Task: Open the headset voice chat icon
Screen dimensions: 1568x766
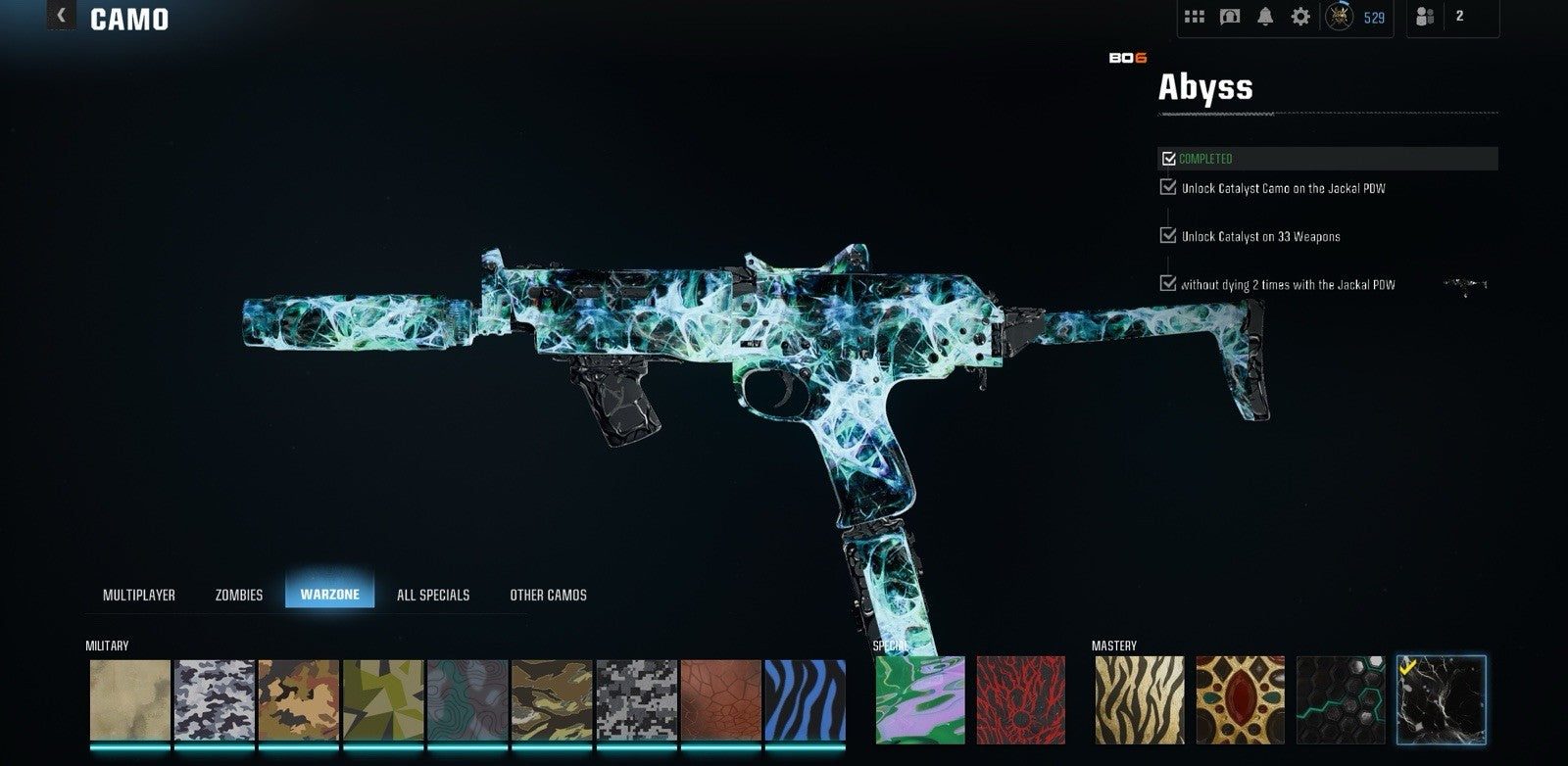Action: 1230,17
